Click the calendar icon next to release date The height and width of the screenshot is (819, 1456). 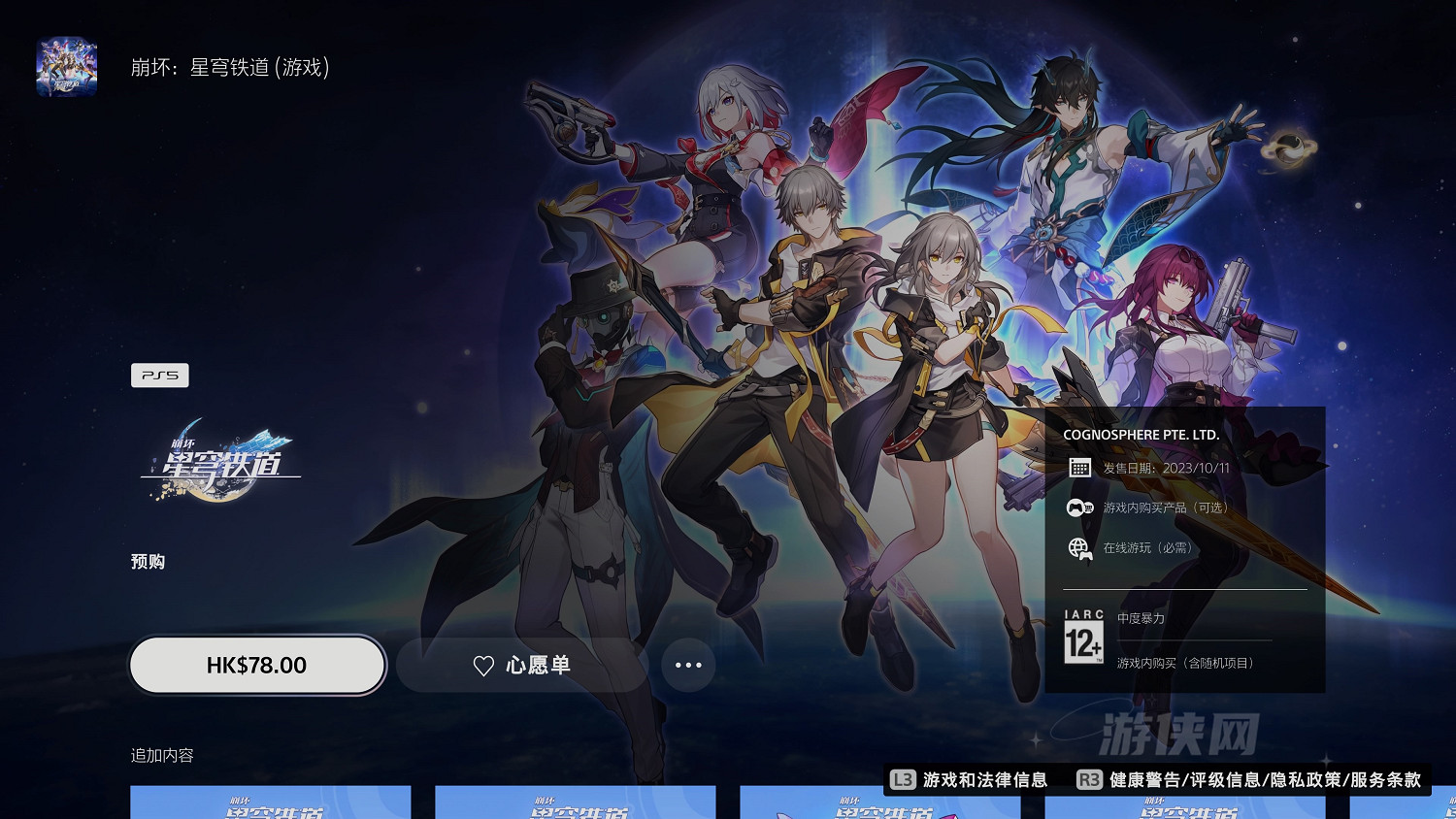[x=1078, y=468]
